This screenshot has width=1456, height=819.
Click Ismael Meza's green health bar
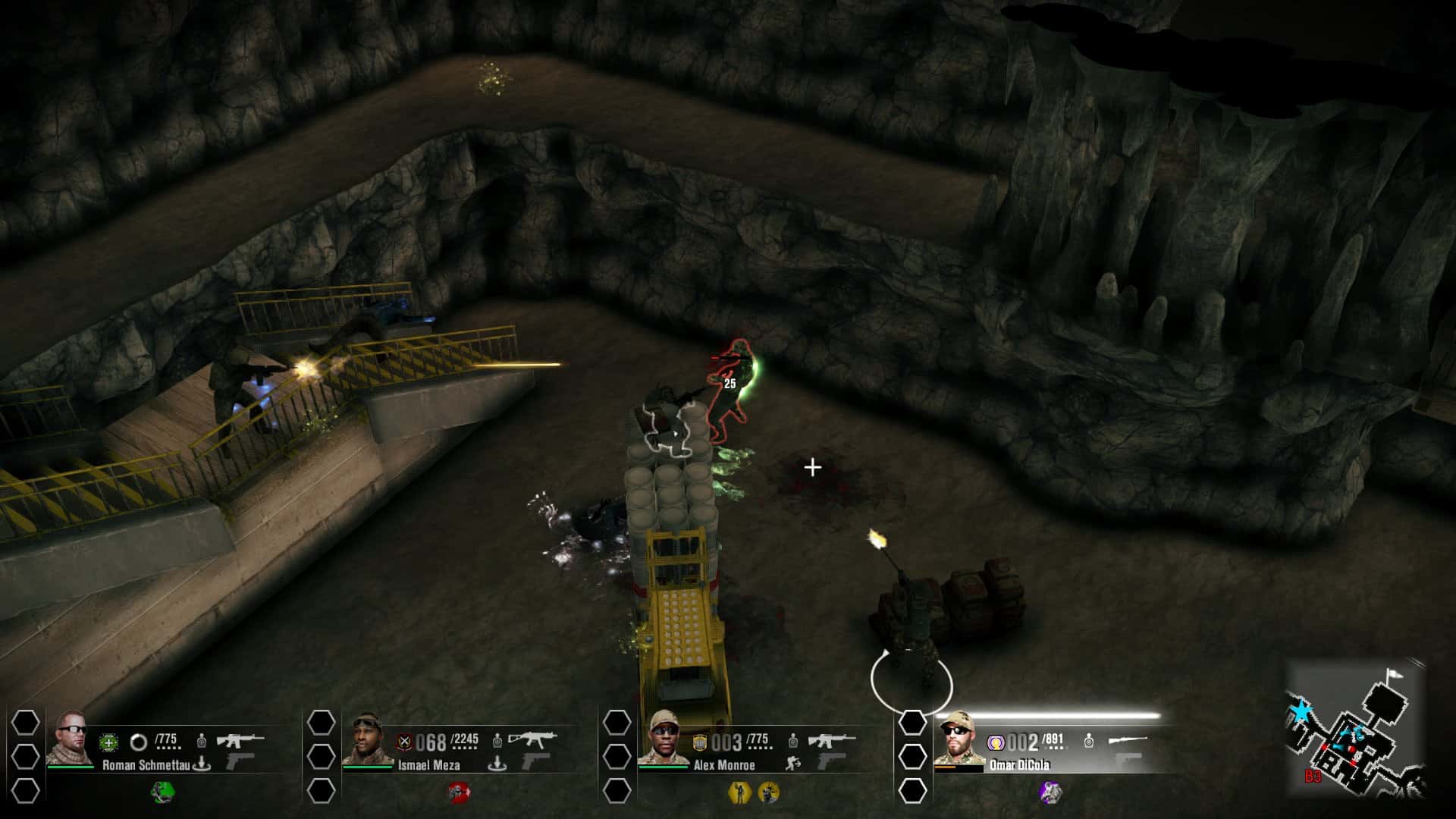(x=366, y=768)
